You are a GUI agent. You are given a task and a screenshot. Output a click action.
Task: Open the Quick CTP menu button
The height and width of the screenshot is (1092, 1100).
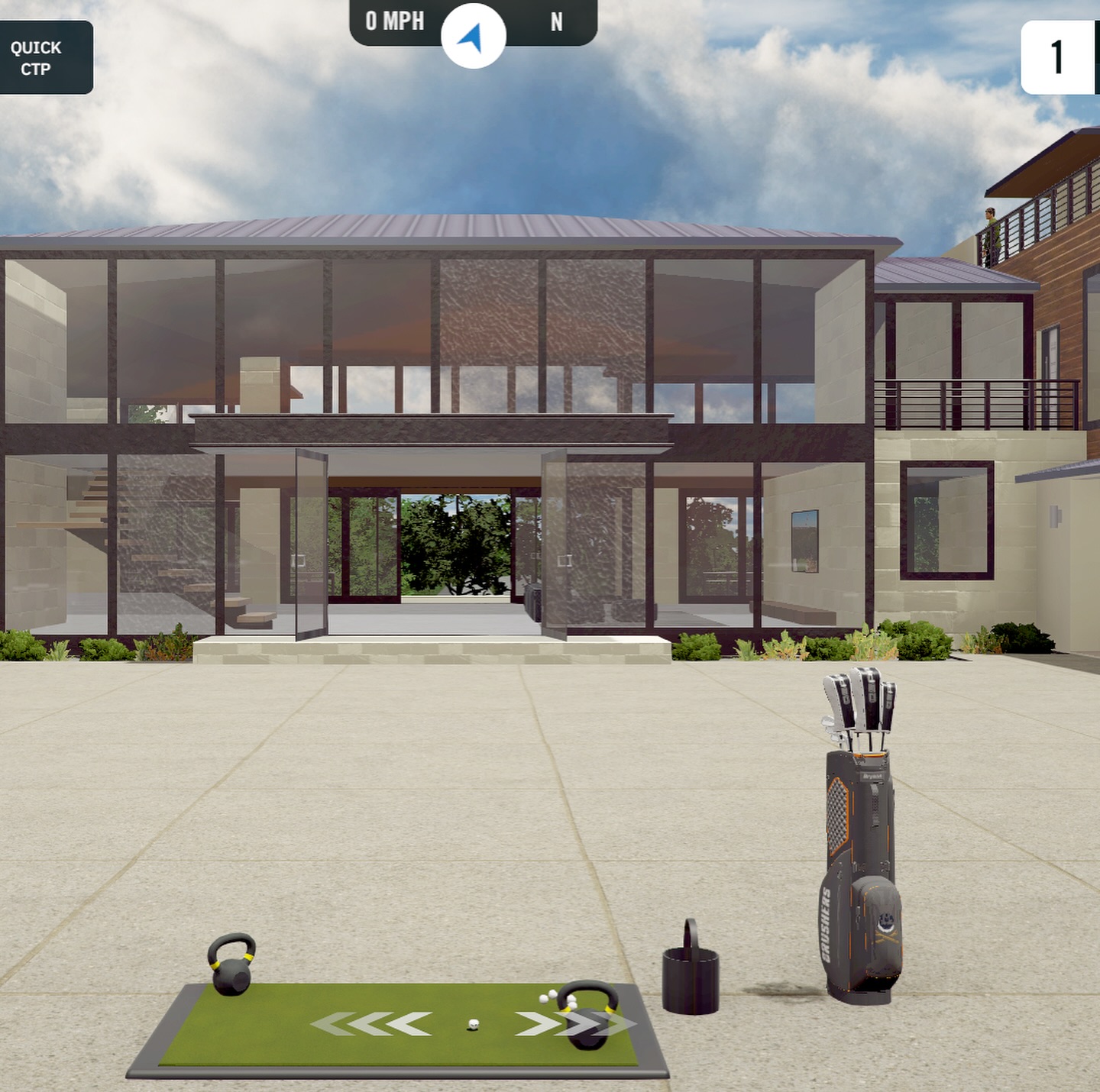(x=44, y=58)
